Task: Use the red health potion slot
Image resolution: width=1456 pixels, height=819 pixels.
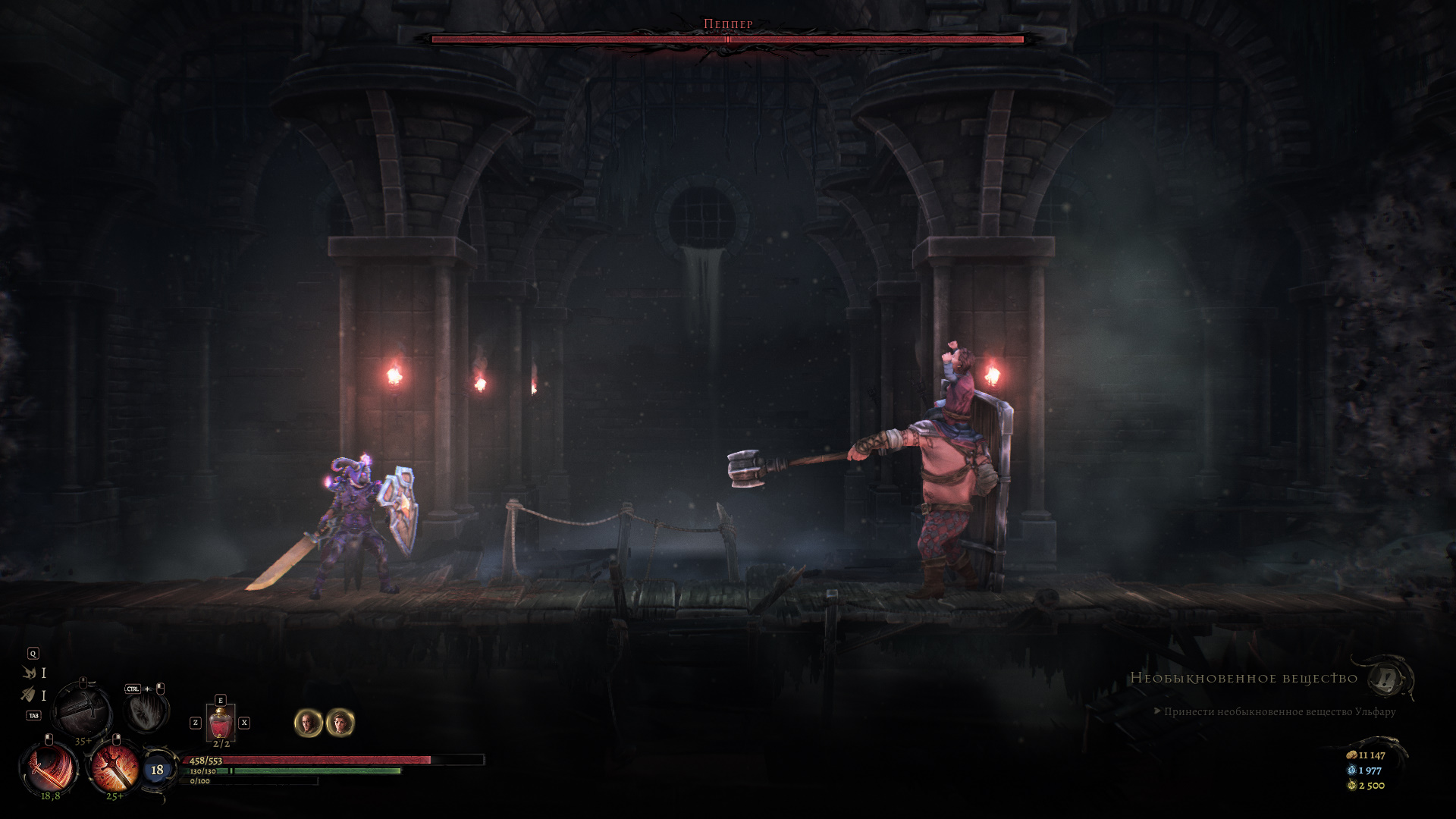Action: [x=220, y=723]
